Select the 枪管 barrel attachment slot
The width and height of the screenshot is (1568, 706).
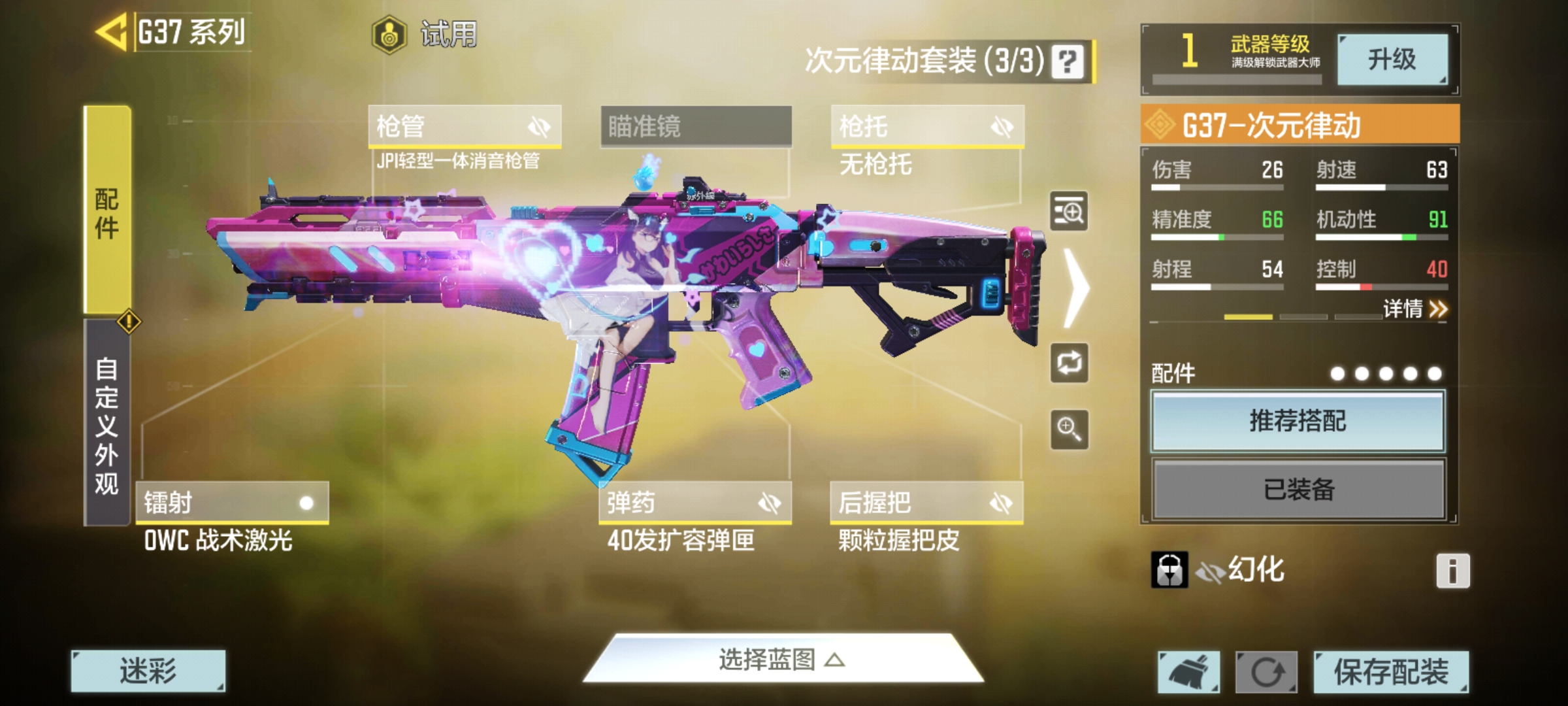pyautogui.click(x=465, y=126)
